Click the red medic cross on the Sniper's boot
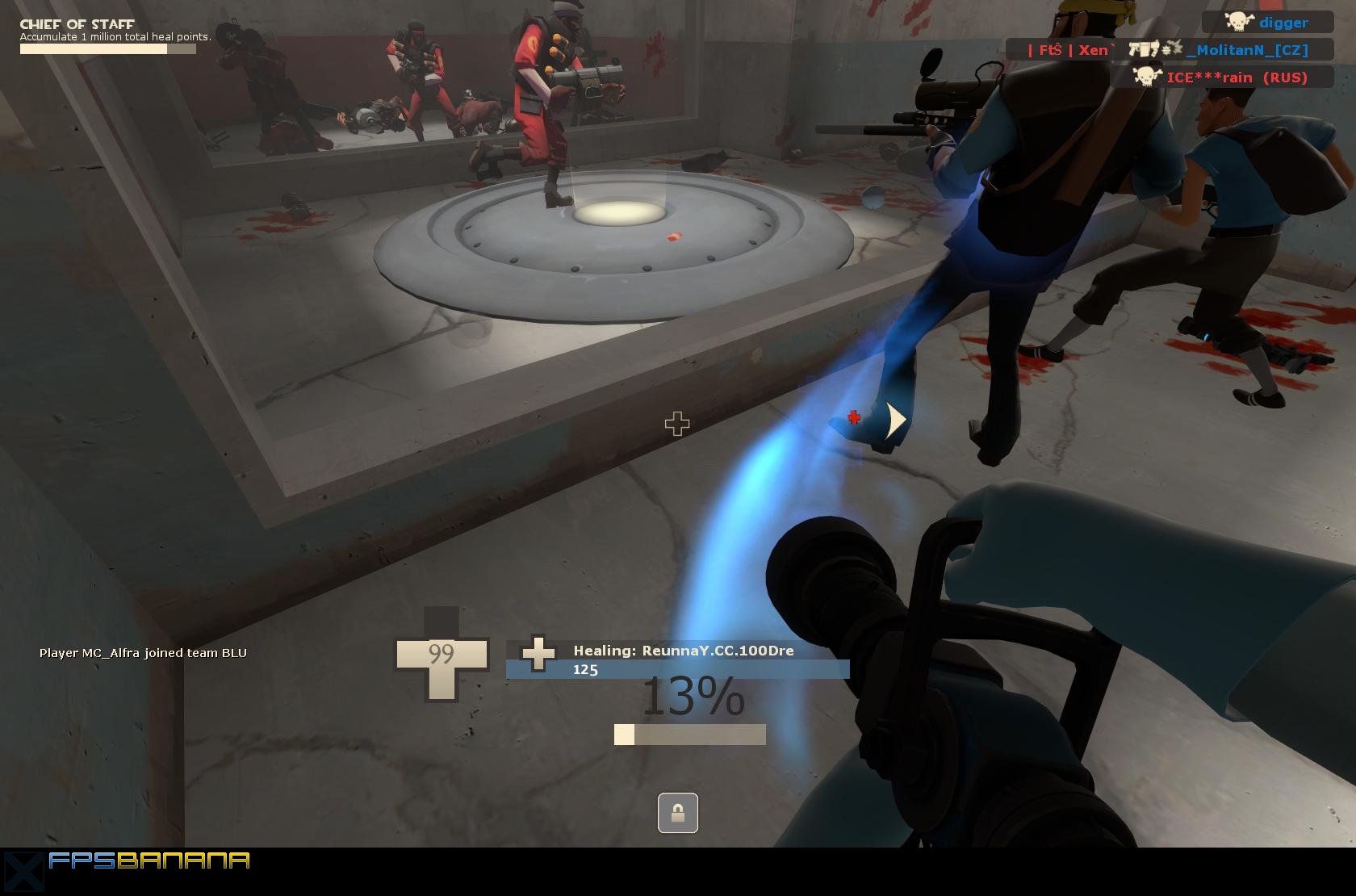Screen dimensions: 1356x896 tap(852, 418)
